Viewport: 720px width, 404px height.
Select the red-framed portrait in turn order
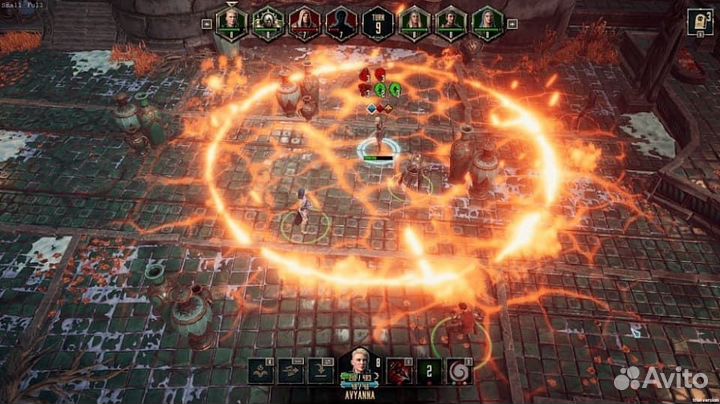click(304, 21)
